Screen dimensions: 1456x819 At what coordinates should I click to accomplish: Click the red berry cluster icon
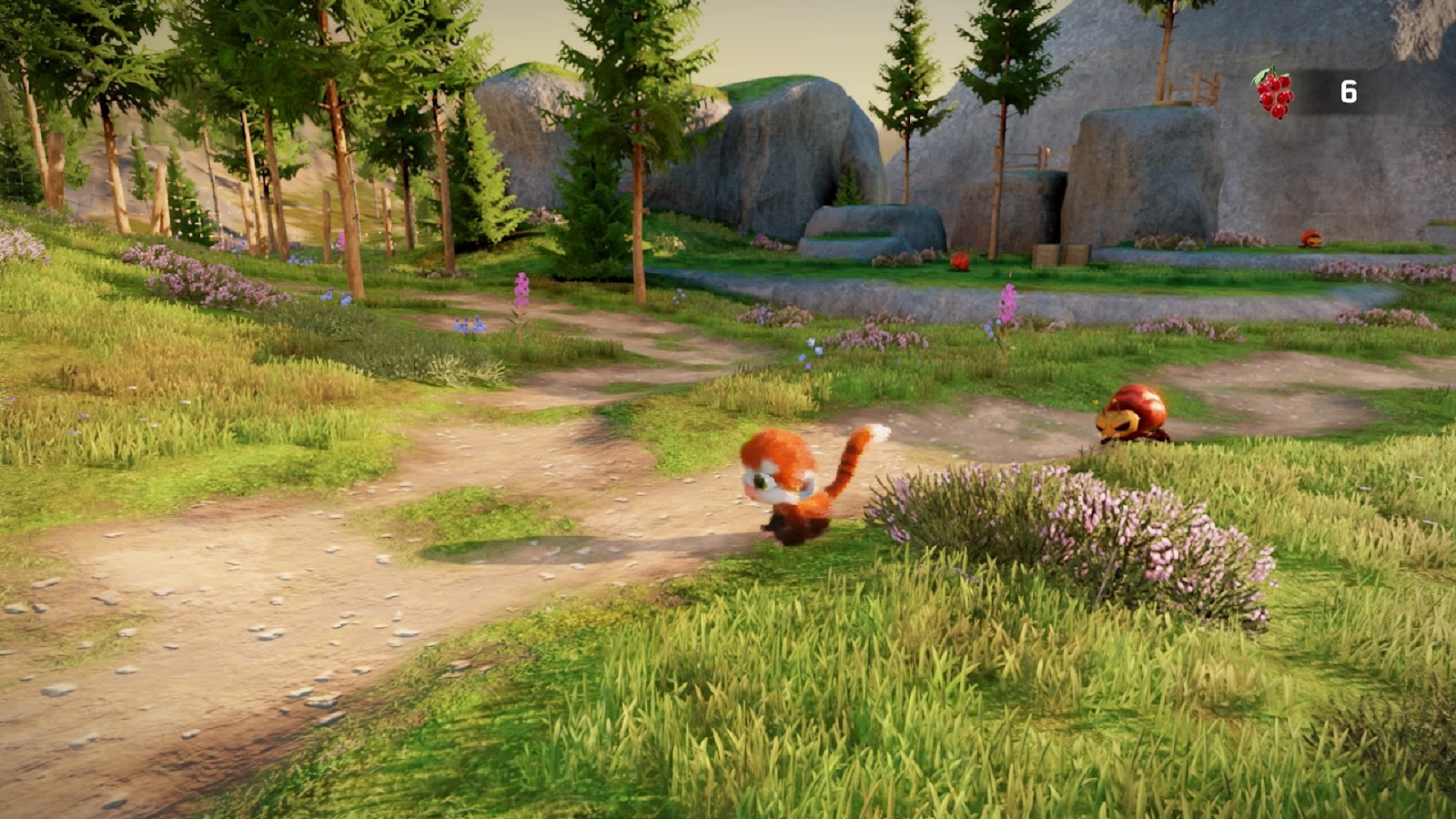click(x=1278, y=93)
